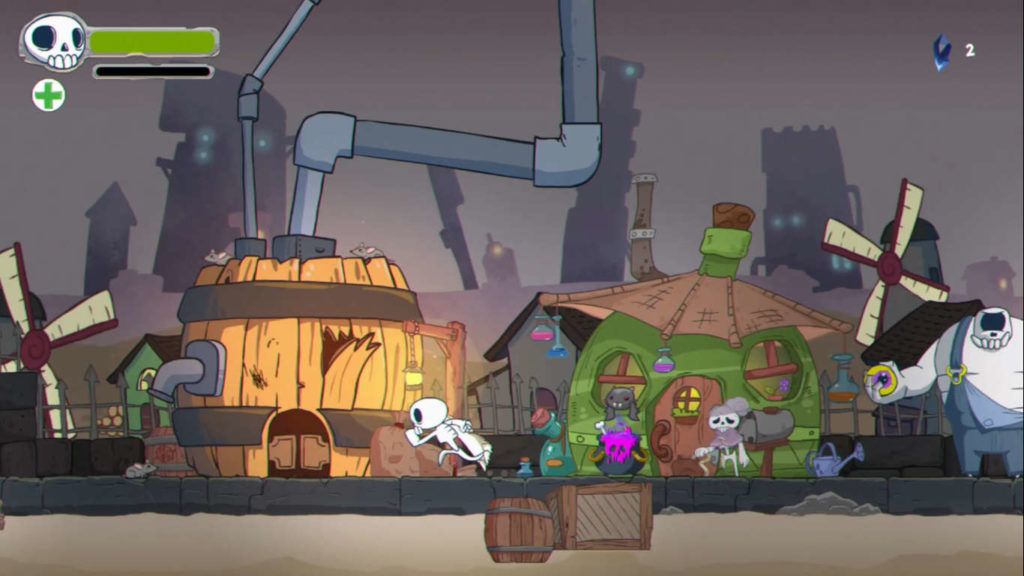Select the skull character portrait
Viewport: 1024px width, 576px height.
coord(54,42)
